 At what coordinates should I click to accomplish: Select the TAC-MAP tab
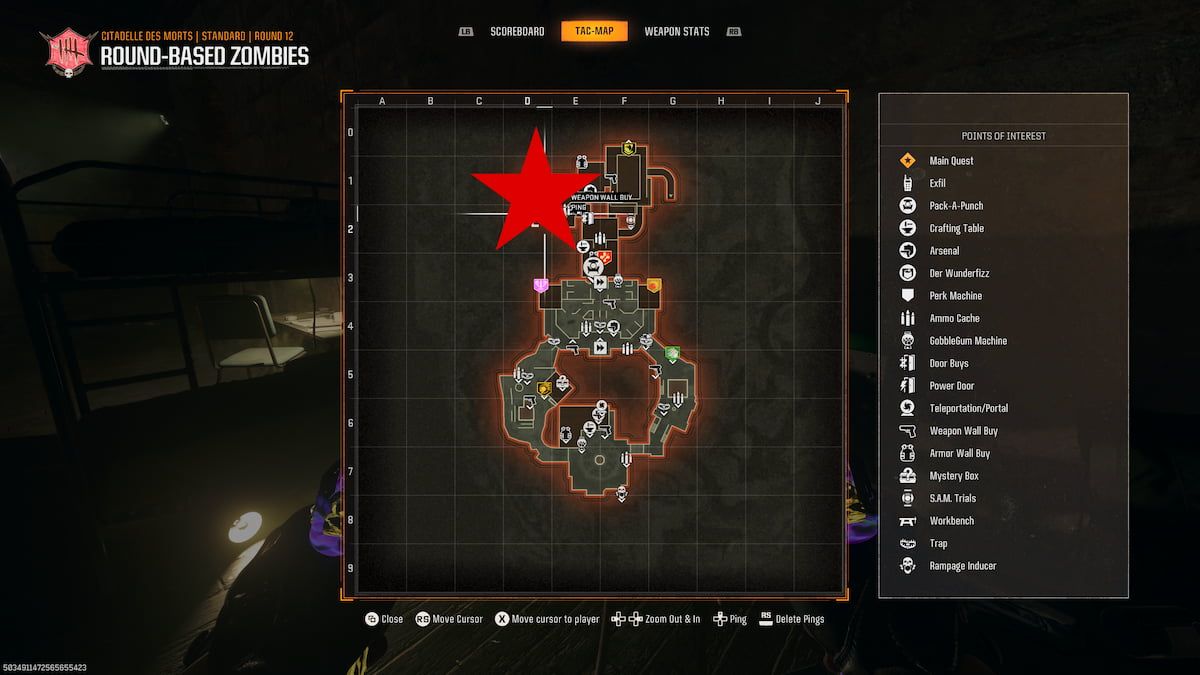[x=594, y=31]
